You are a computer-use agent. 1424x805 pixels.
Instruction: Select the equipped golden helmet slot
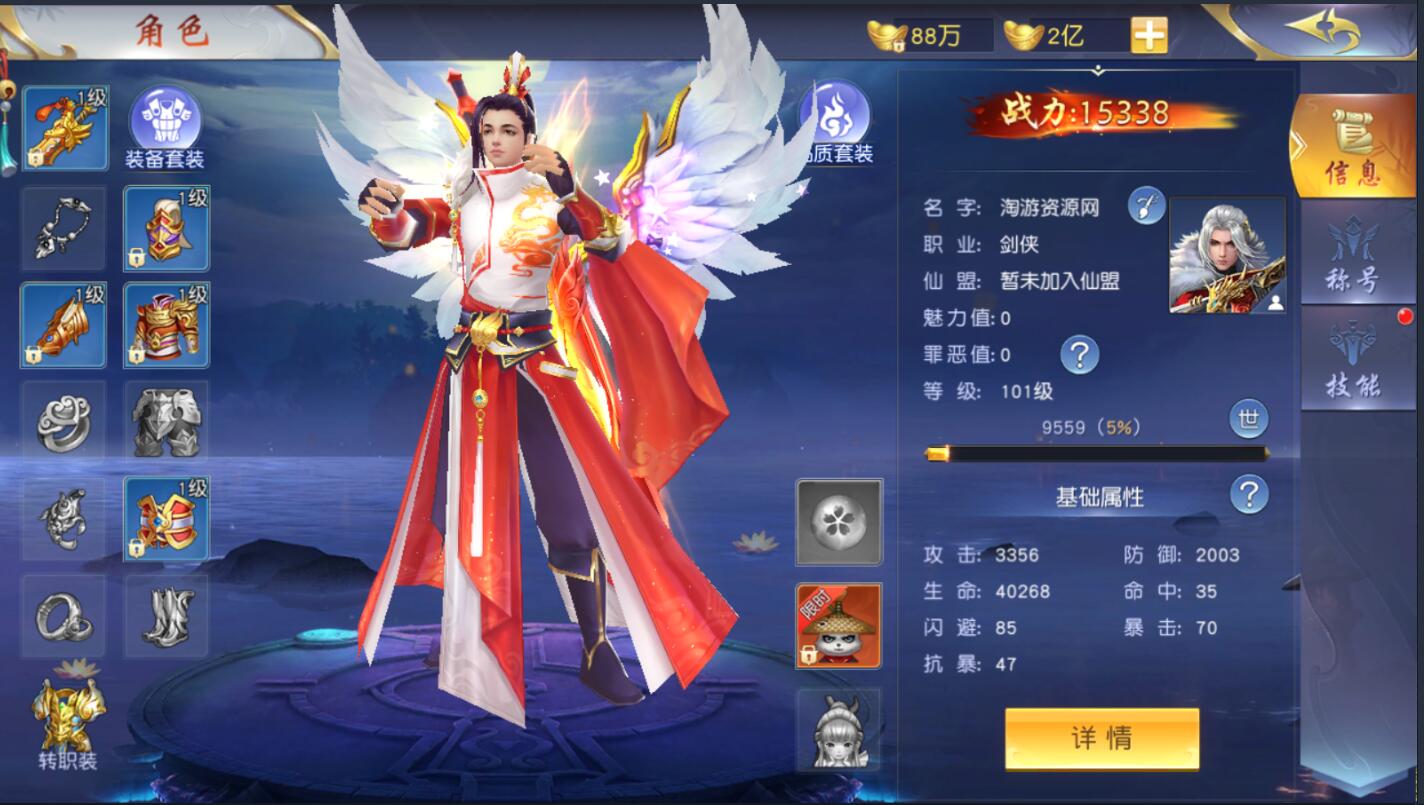click(166, 228)
